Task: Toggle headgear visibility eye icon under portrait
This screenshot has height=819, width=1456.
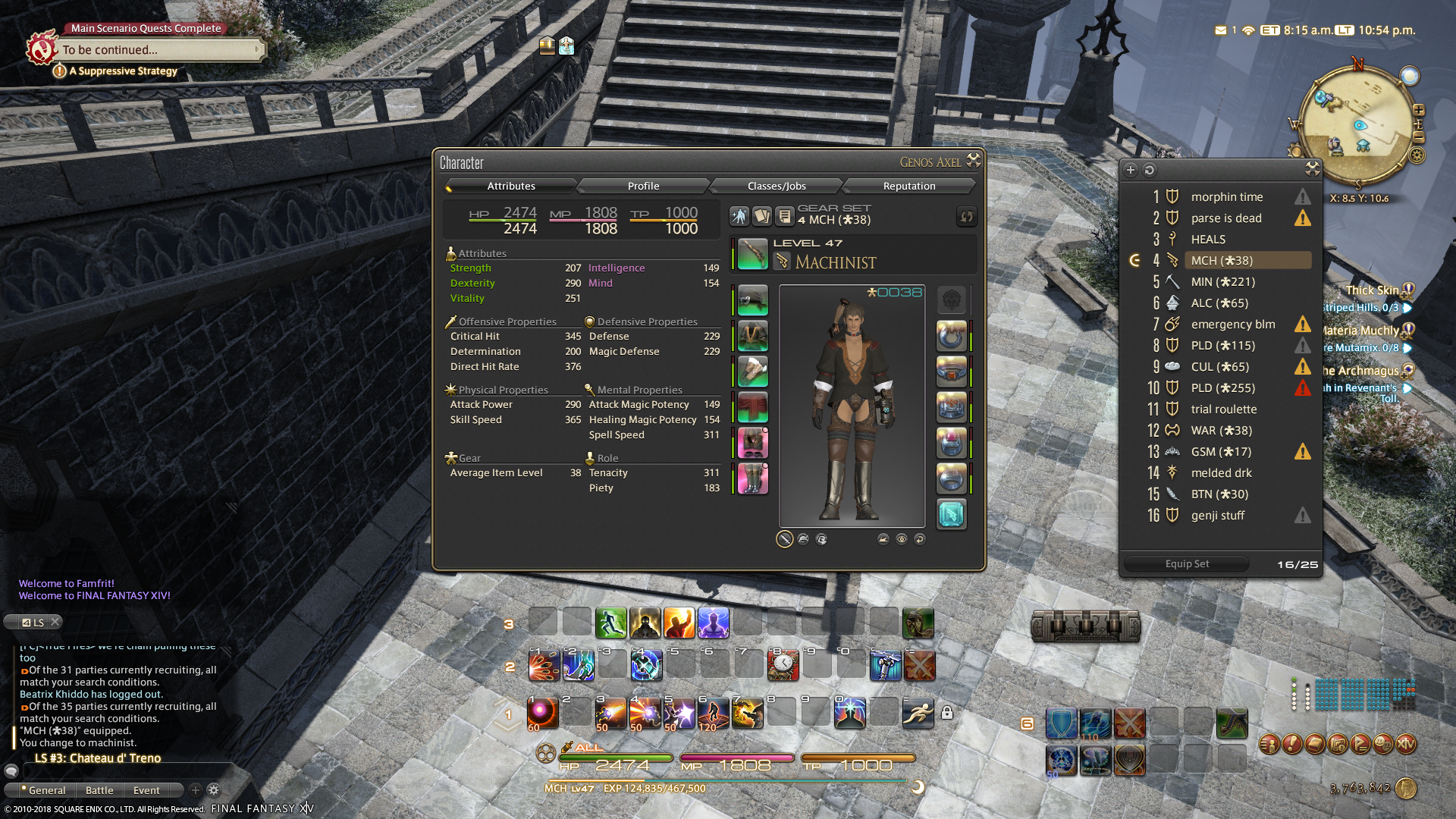Action: pyautogui.click(x=901, y=538)
